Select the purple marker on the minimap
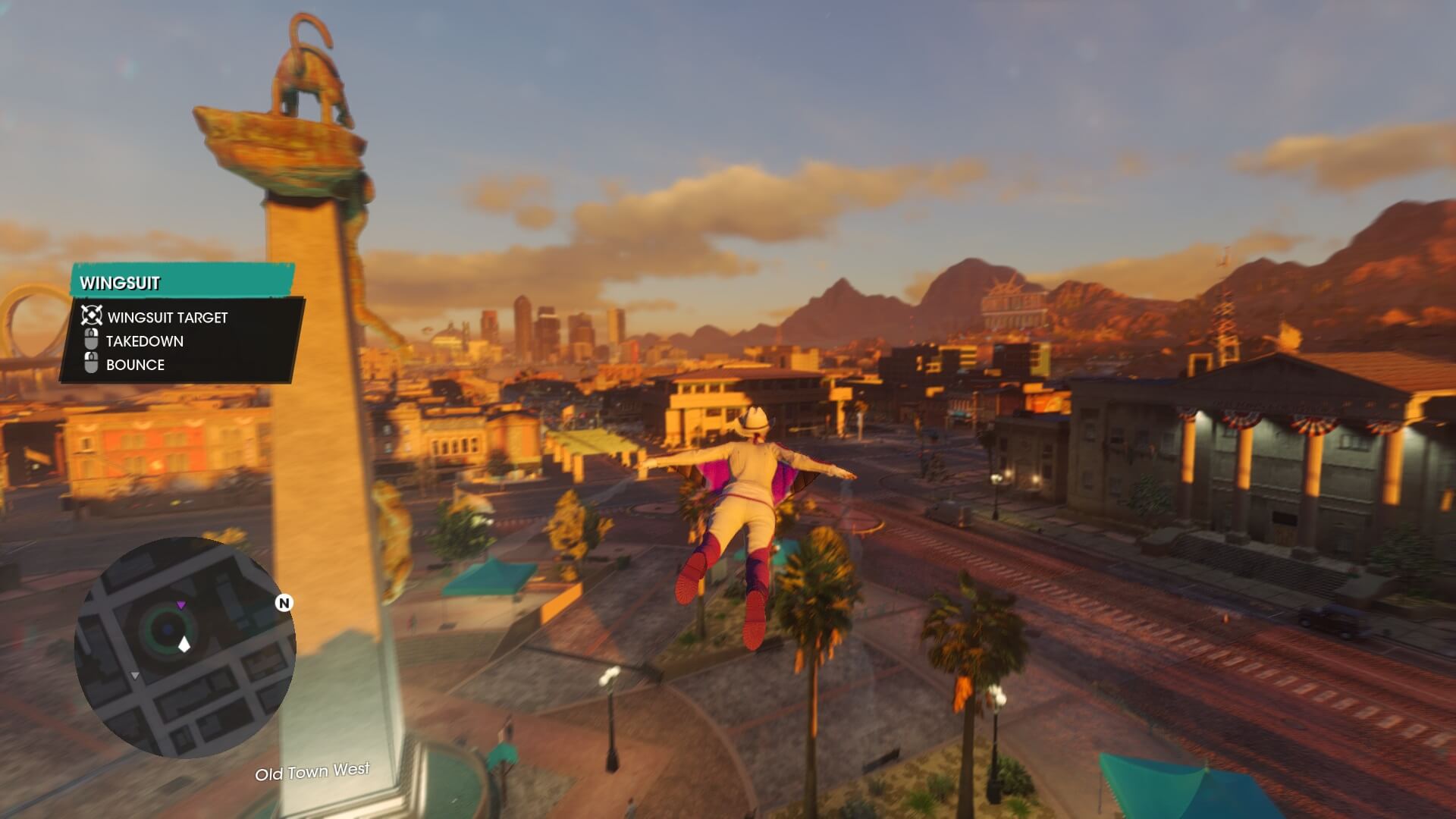1456x819 pixels. [181, 604]
